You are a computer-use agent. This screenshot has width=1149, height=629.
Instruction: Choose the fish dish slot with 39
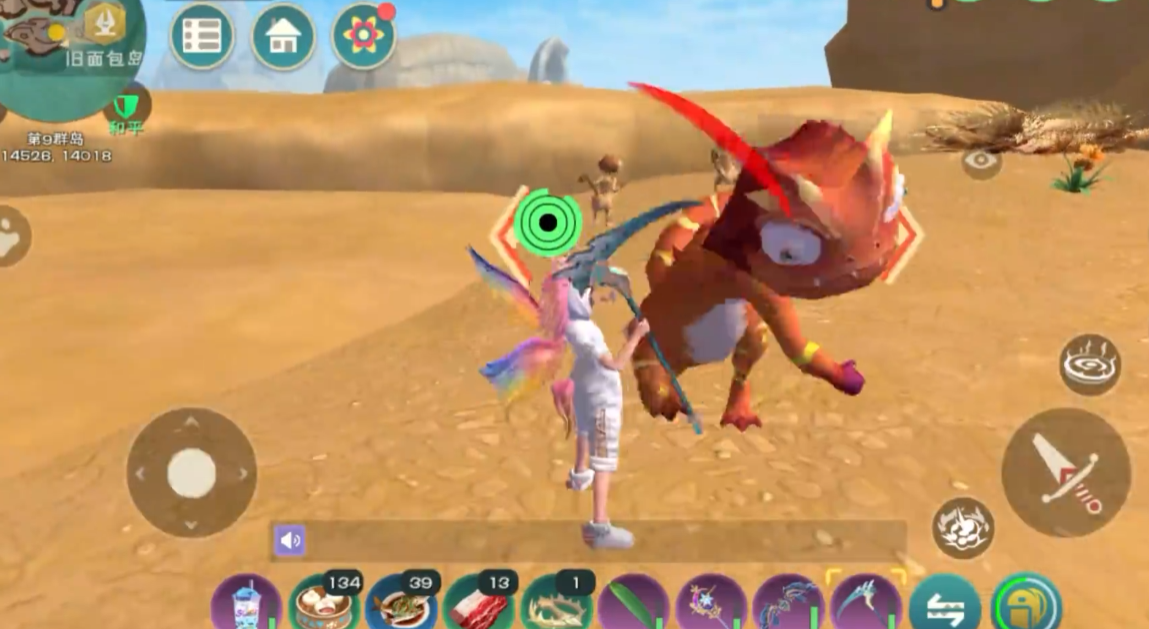pyautogui.click(x=401, y=604)
